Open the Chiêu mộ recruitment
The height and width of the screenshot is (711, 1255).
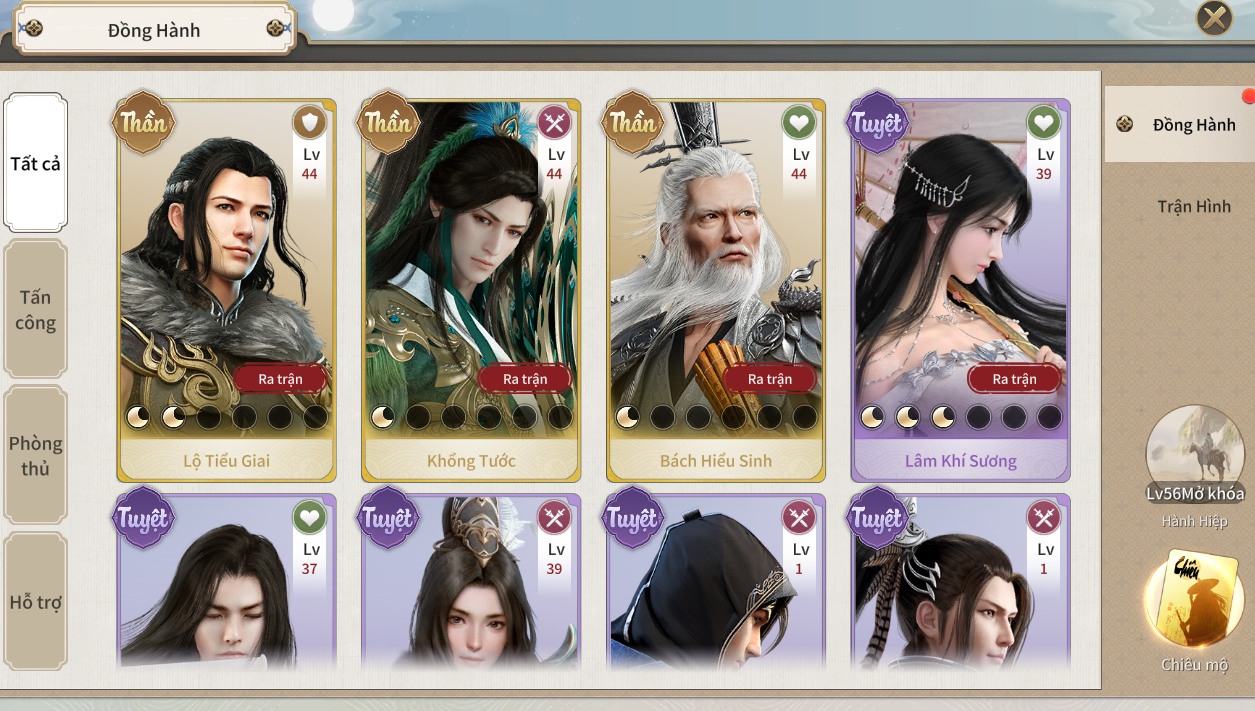(1194, 600)
